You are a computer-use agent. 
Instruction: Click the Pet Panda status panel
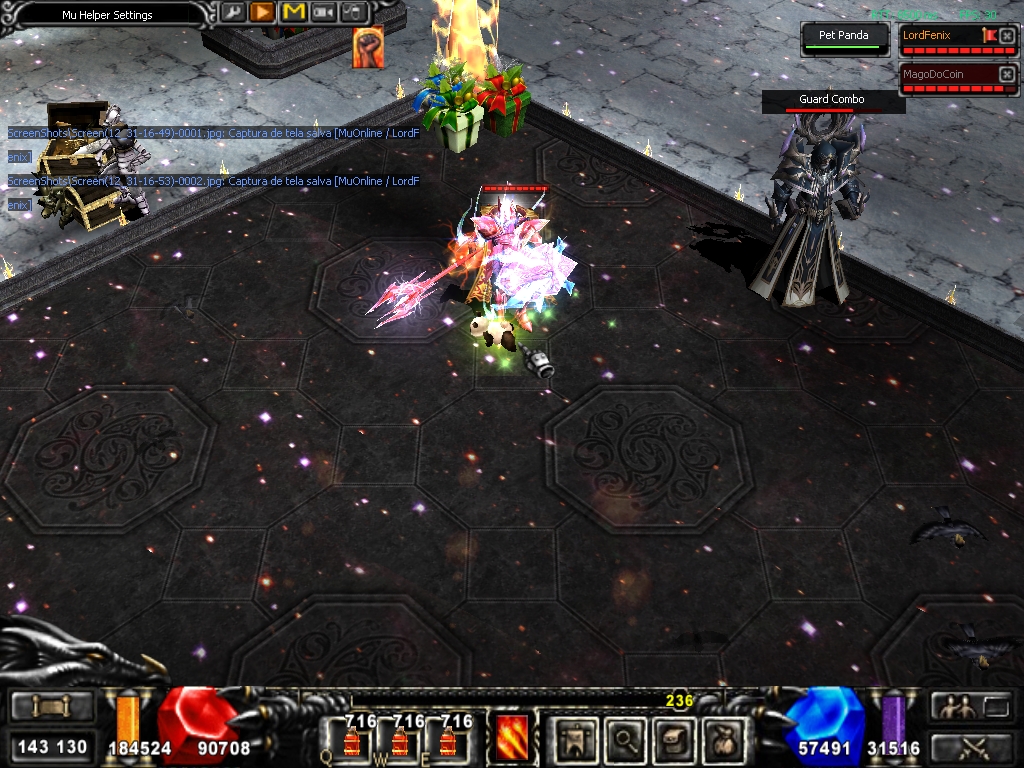tap(844, 37)
